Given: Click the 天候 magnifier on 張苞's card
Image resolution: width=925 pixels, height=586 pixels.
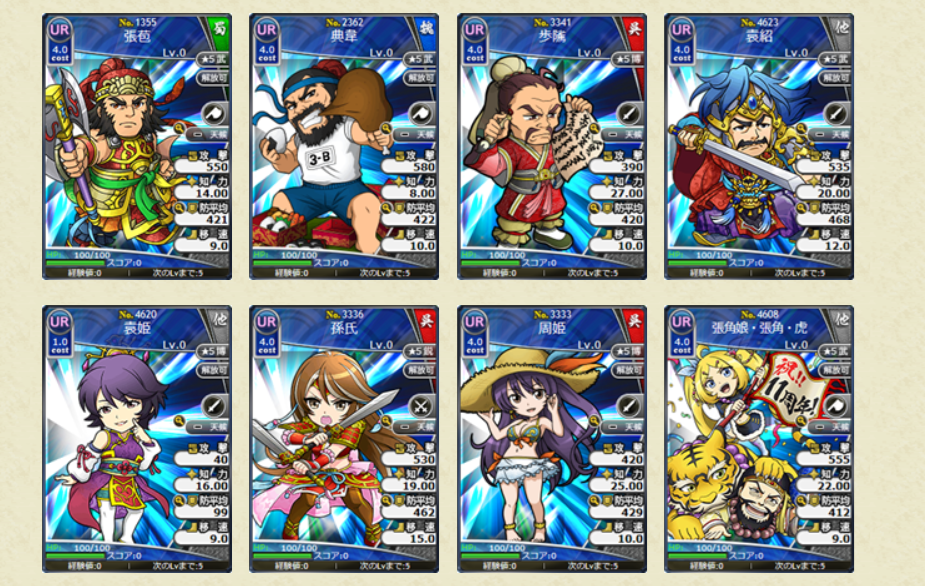Looking at the screenshot, I should [x=179, y=130].
